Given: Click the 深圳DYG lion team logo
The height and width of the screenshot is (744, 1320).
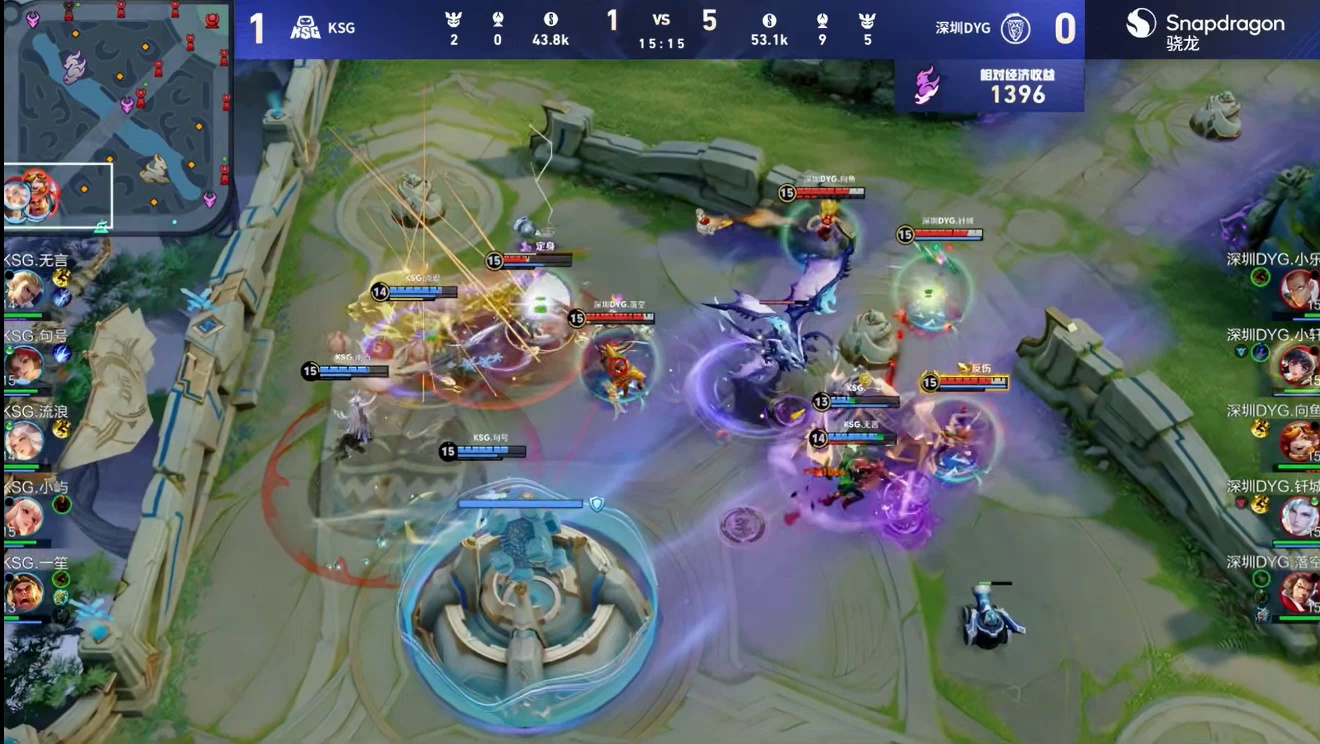Looking at the screenshot, I should click(1016, 28).
